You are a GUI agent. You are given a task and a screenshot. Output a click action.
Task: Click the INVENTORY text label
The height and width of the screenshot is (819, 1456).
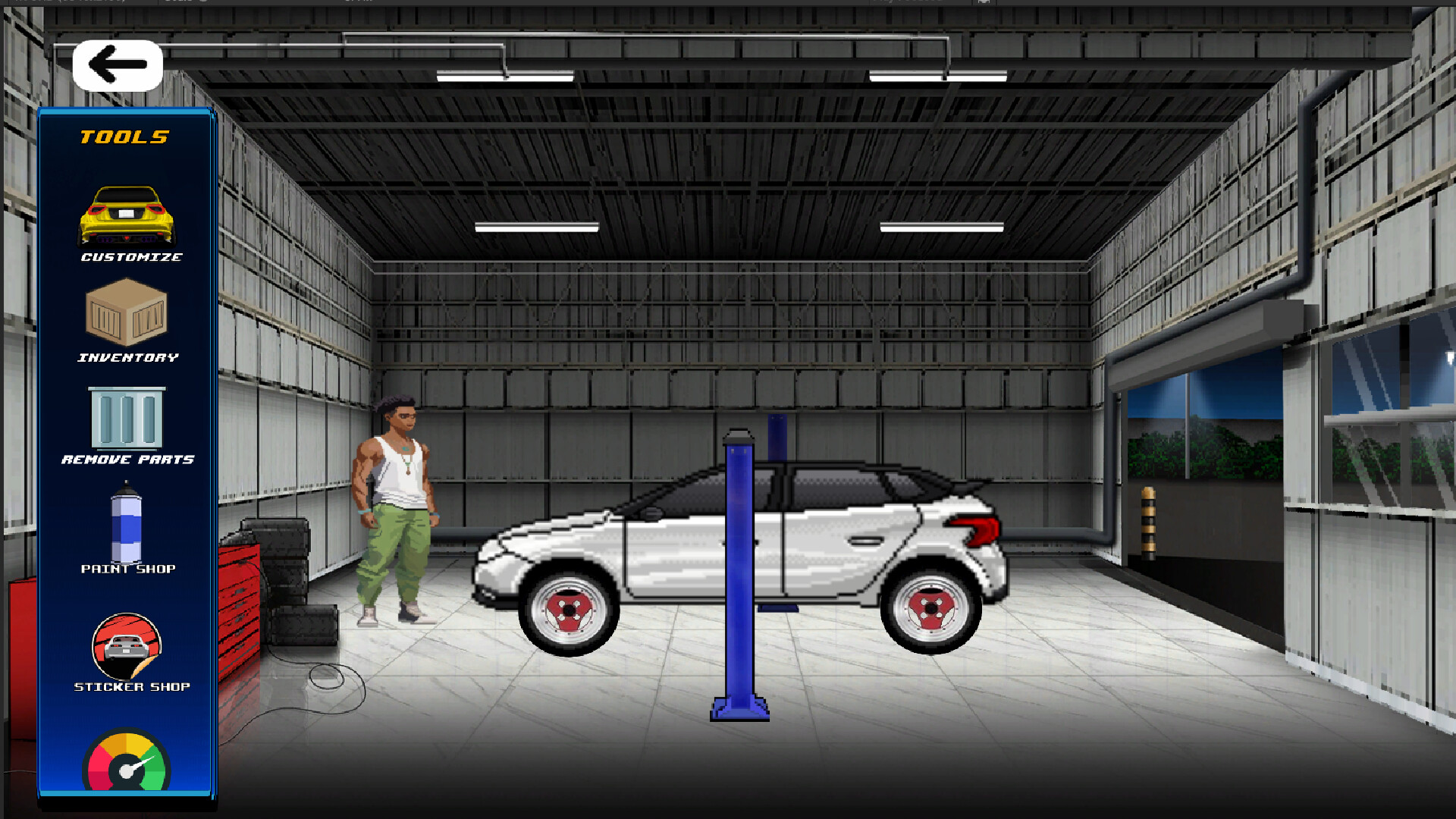(127, 356)
